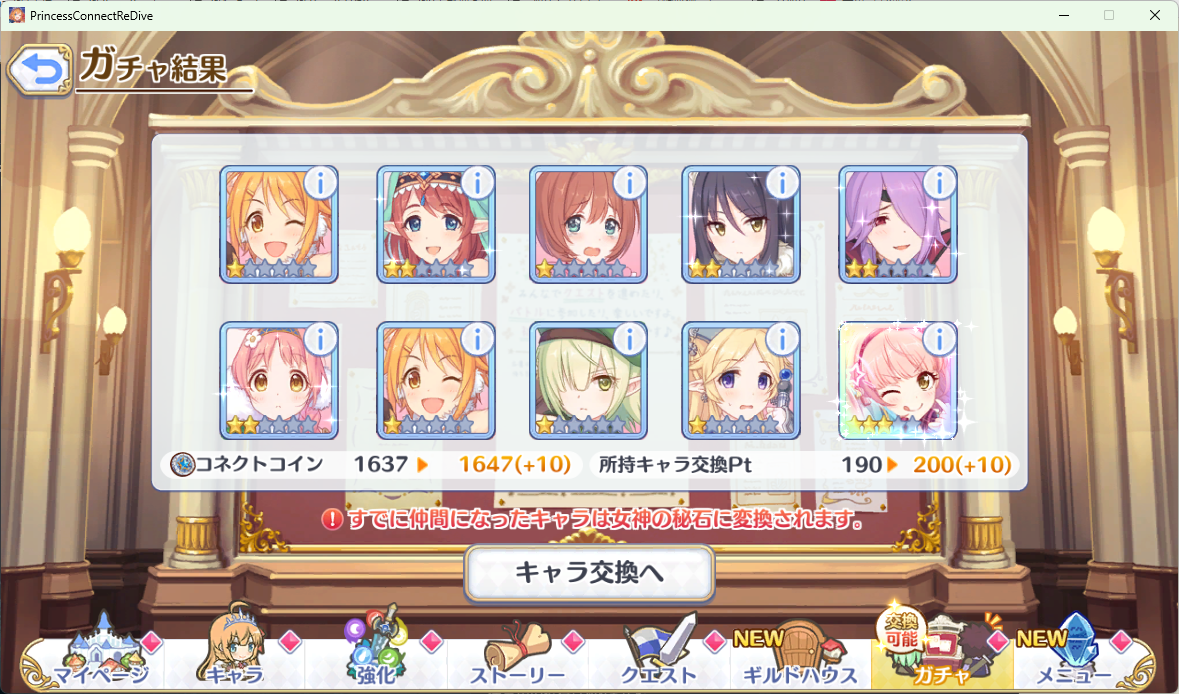Select the red-haired elf with headband card
The width and height of the screenshot is (1179, 694).
coord(434,226)
